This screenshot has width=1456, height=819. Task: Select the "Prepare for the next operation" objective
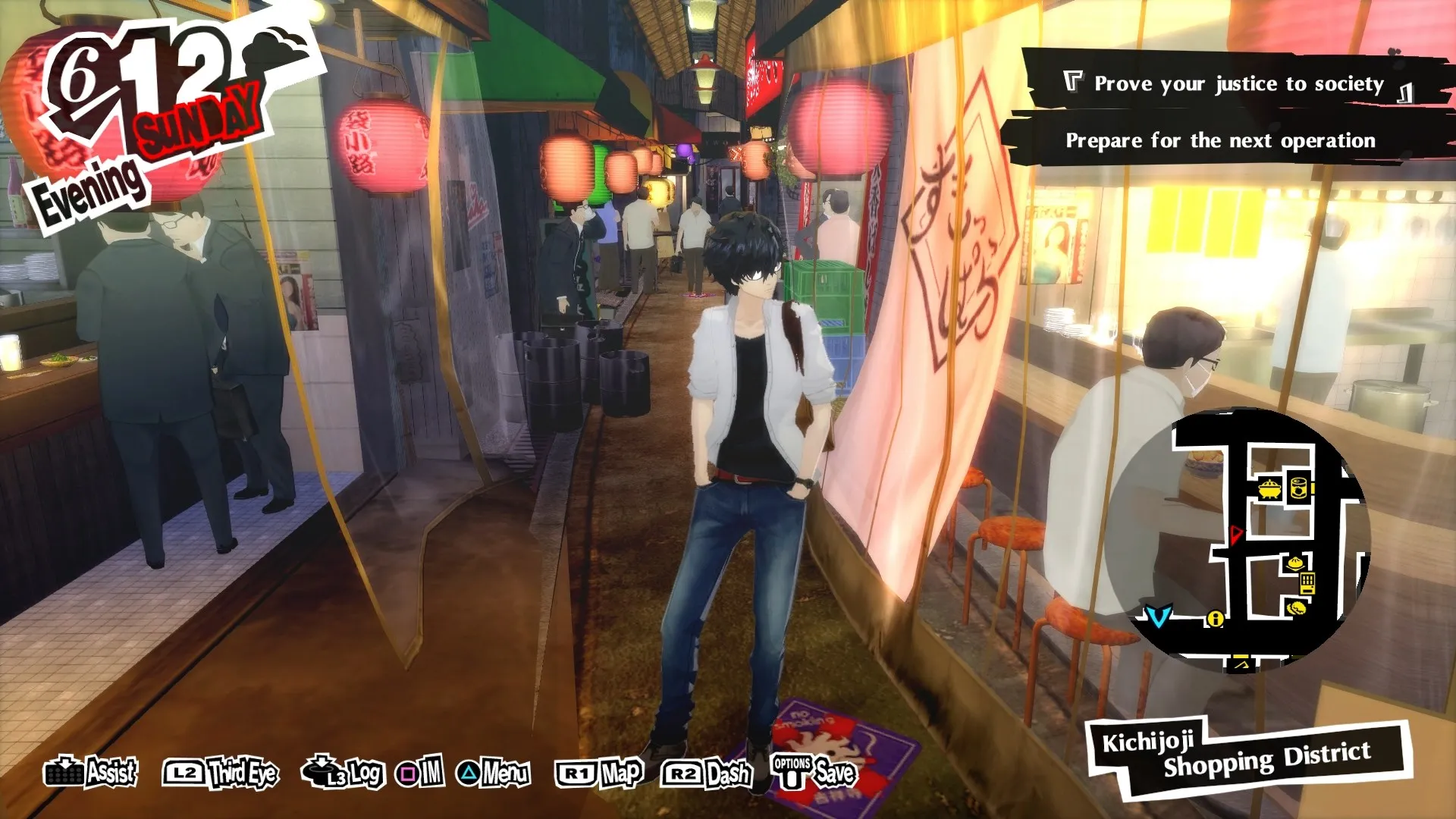point(1219,141)
